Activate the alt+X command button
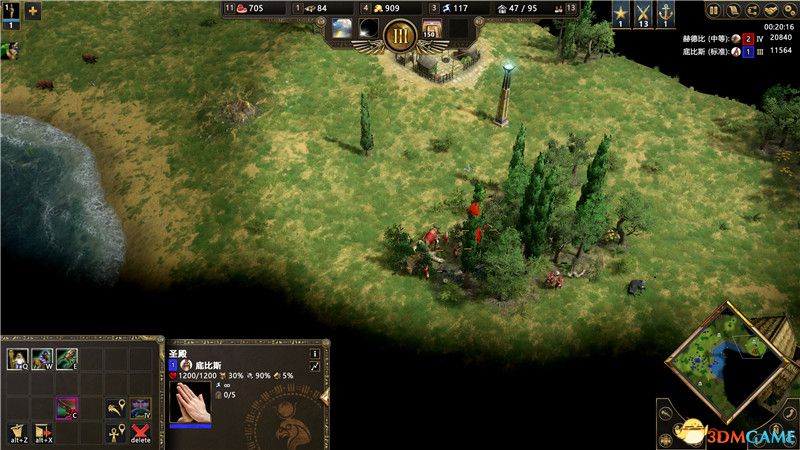The image size is (800, 450). pos(42,432)
